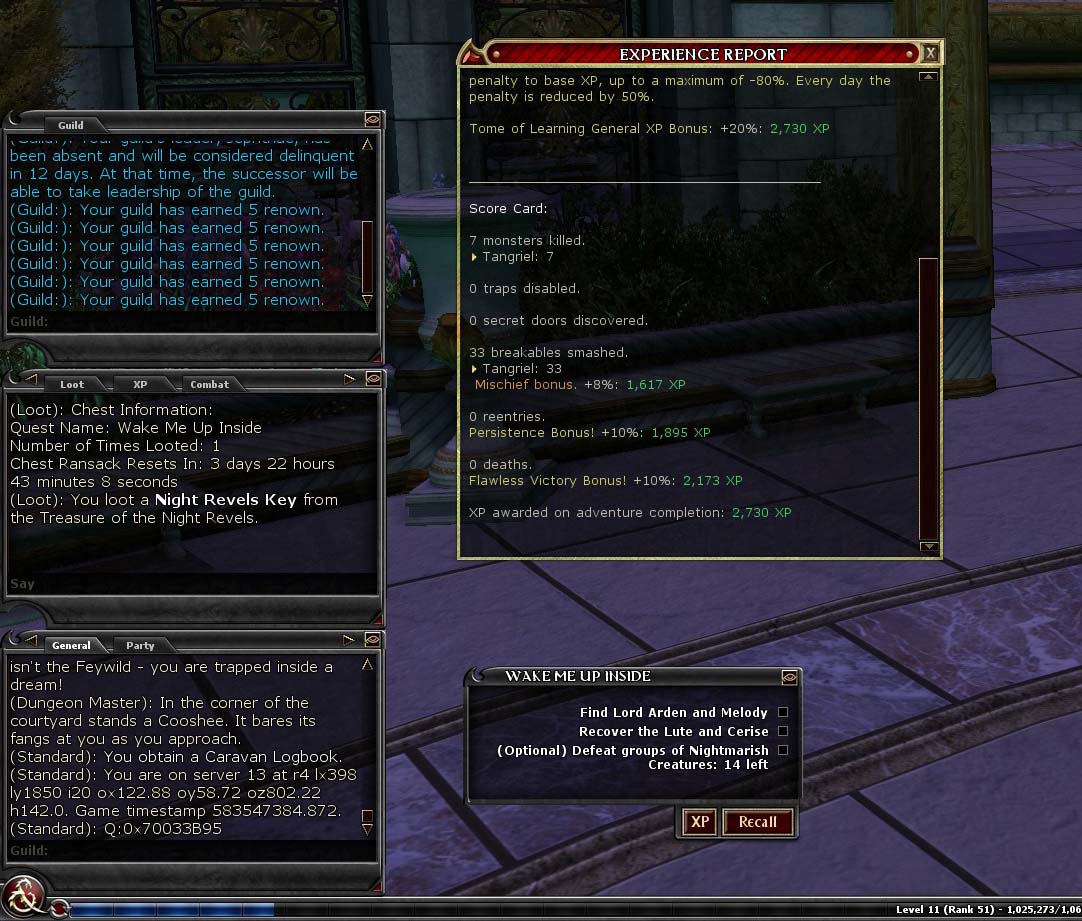Screen dimensions: 1082x921
Task: Switch to the Loot chat tab
Action: tap(72, 384)
